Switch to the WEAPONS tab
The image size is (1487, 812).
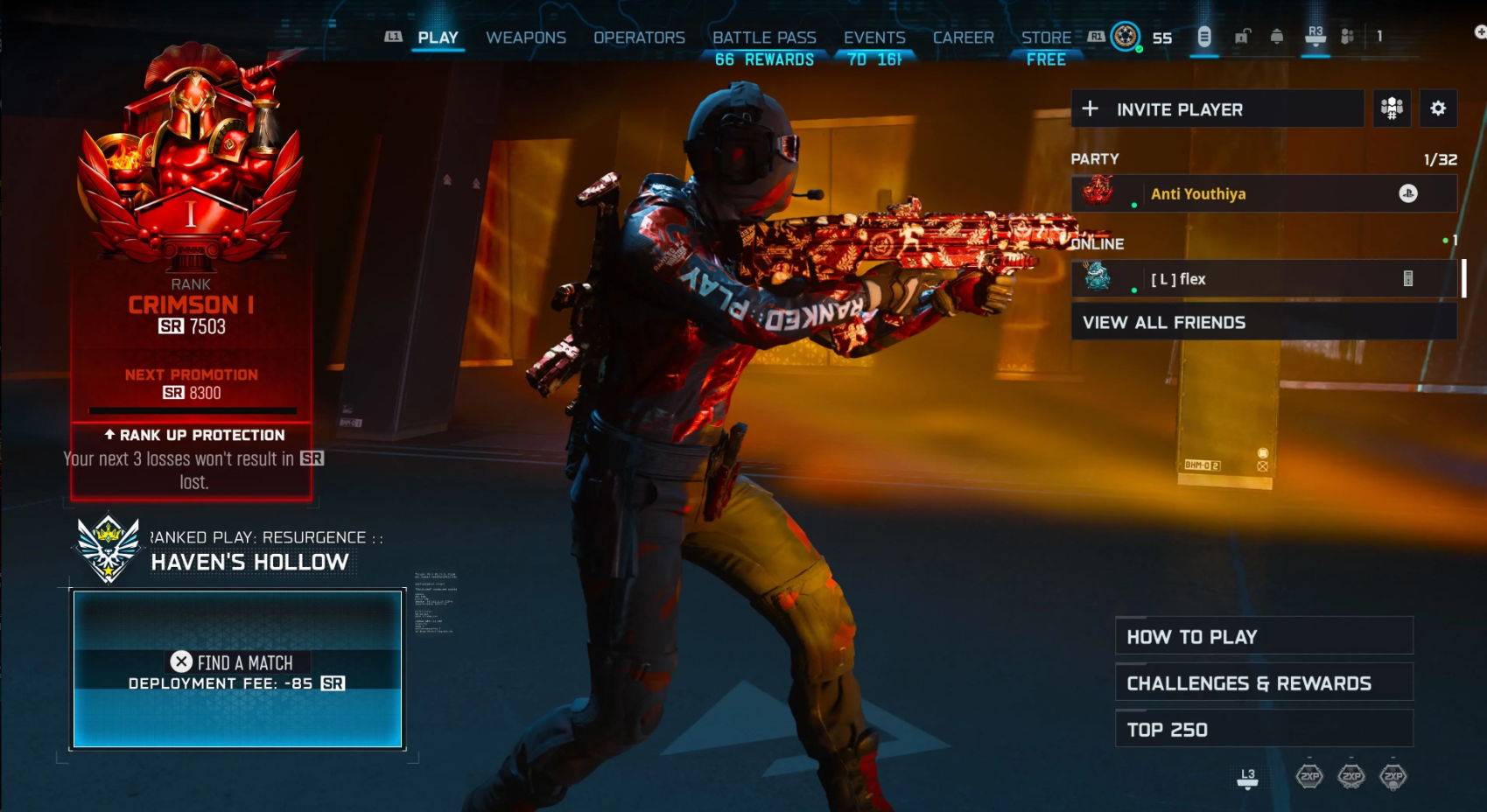pos(525,38)
